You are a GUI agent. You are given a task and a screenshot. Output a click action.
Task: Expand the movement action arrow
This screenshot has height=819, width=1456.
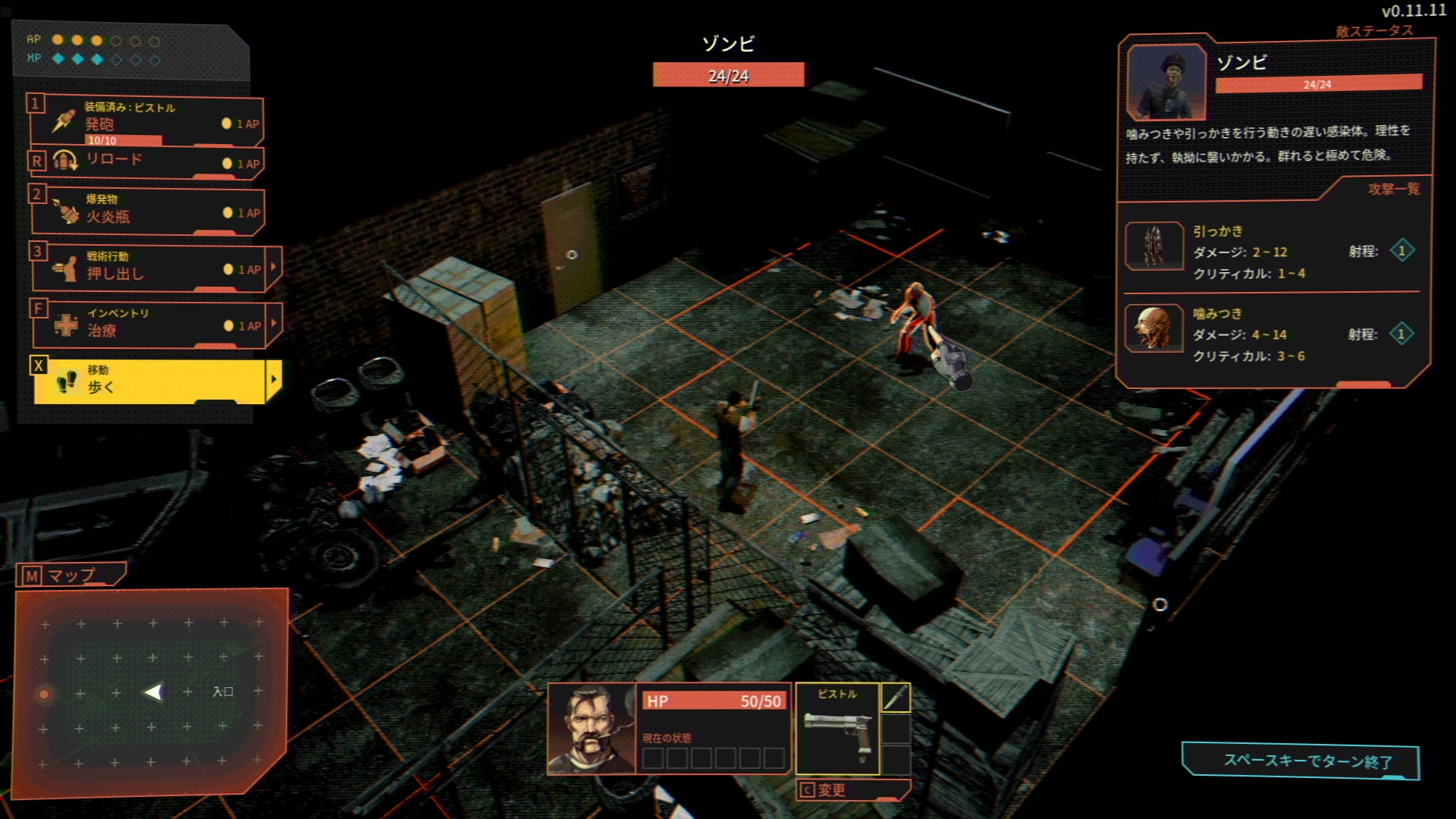(274, 379)
